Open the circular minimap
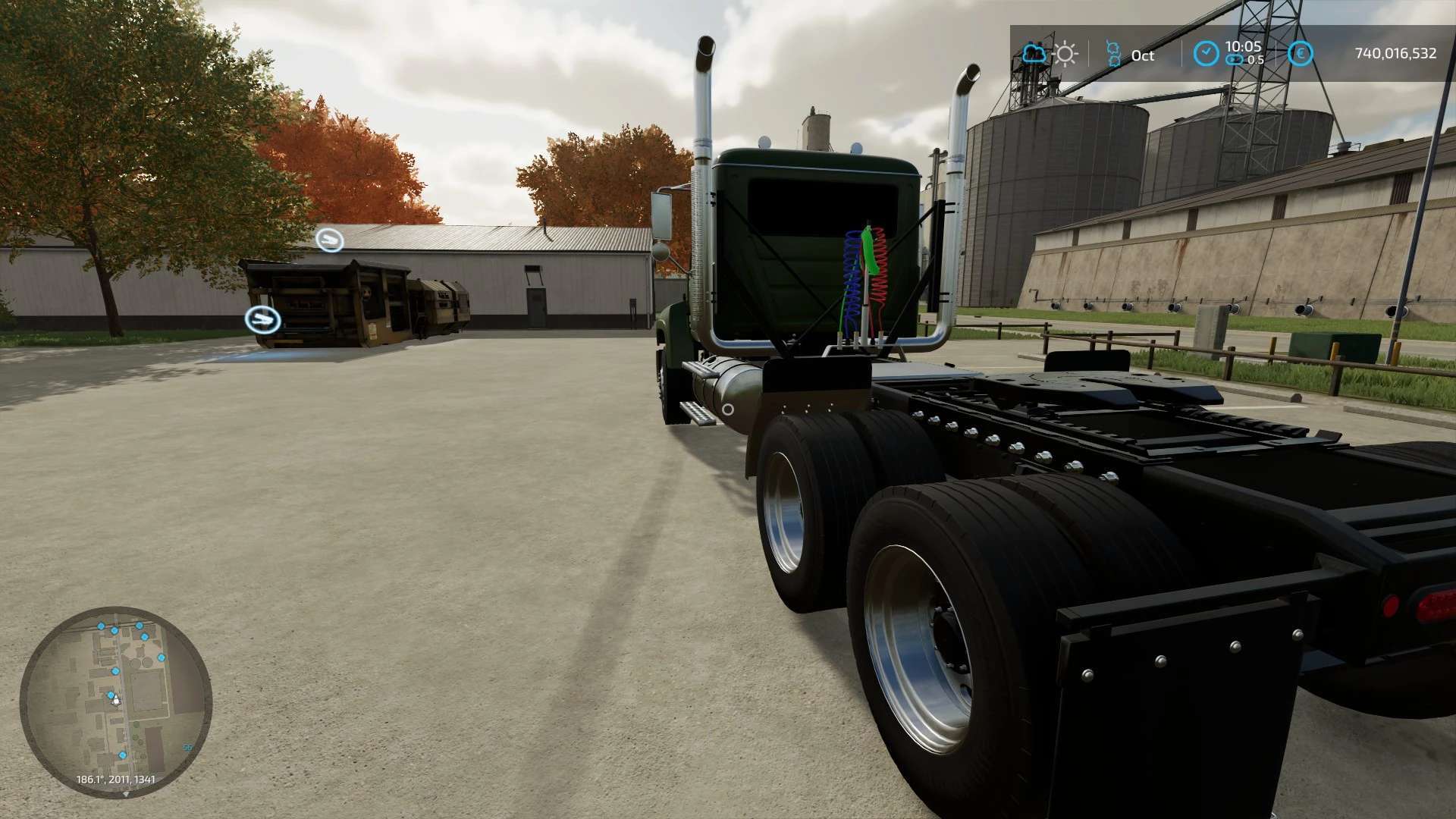This screenshot has height=819, width=1456. click(116, 701)
